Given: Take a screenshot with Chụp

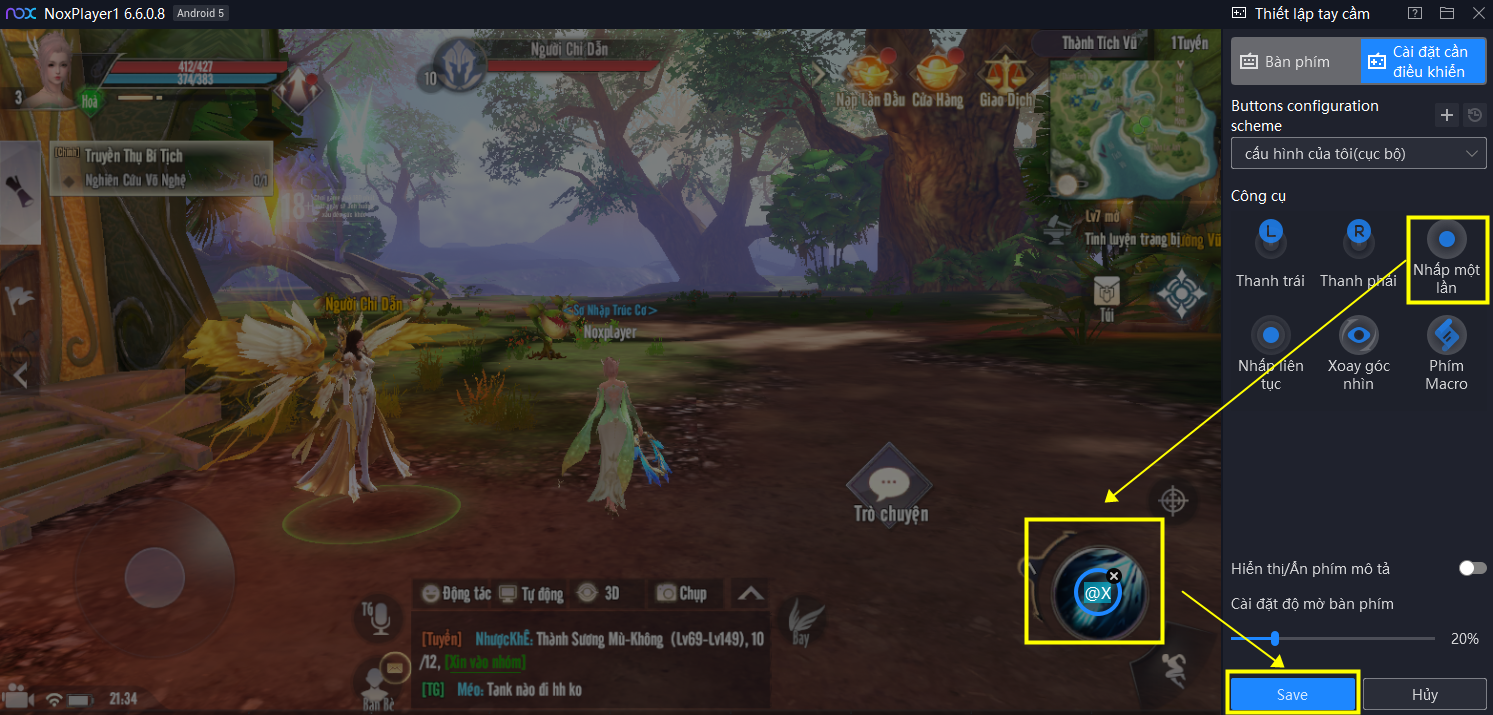Looking at the screenshot, I should pyautogui.click(x=681, y=593).
